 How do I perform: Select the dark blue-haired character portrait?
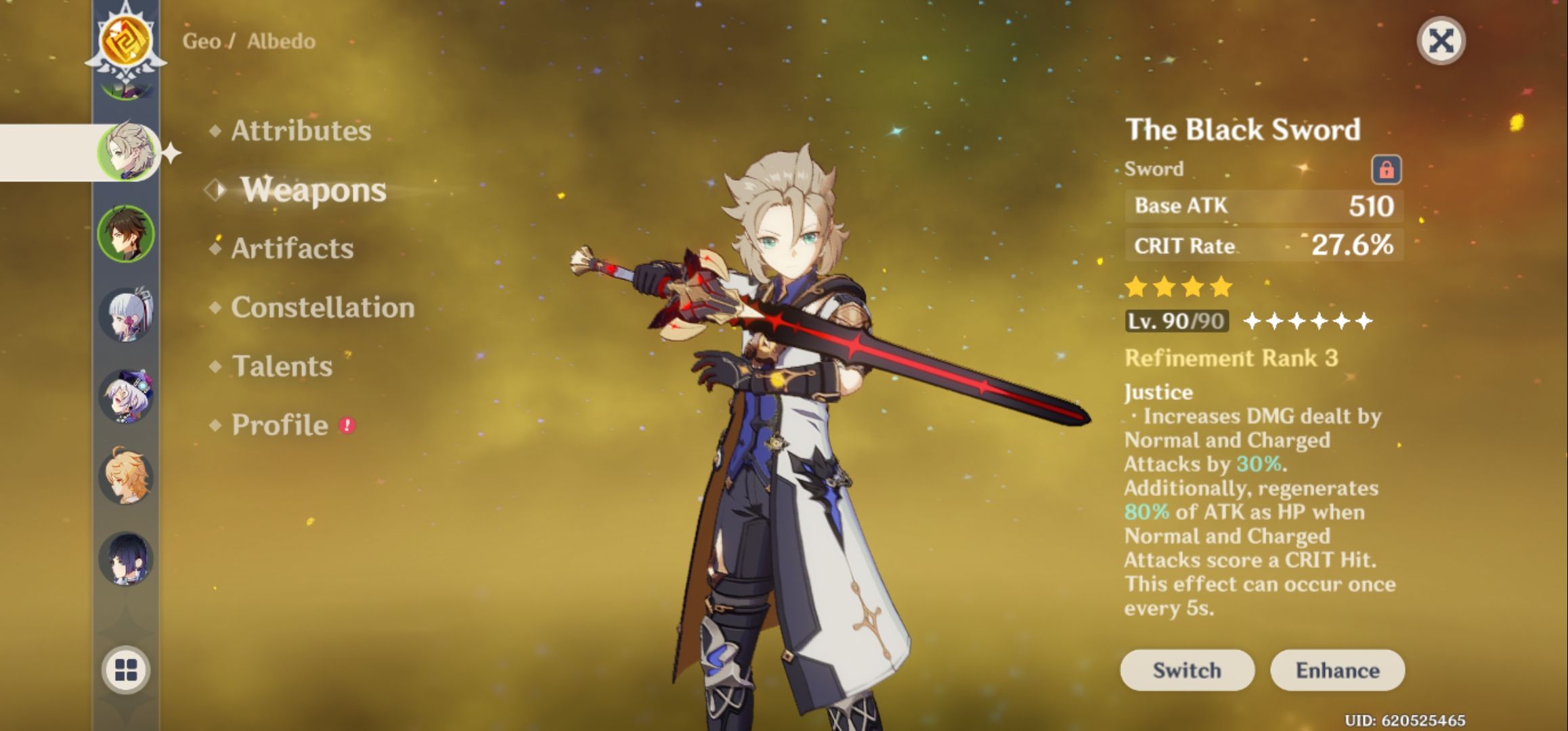[126, 559]
